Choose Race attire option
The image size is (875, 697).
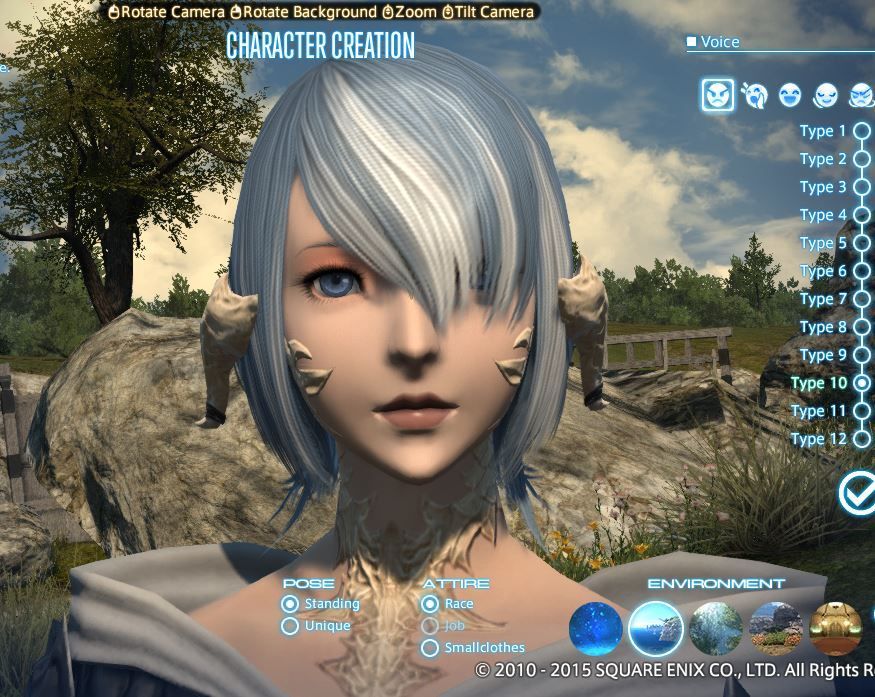430,604
